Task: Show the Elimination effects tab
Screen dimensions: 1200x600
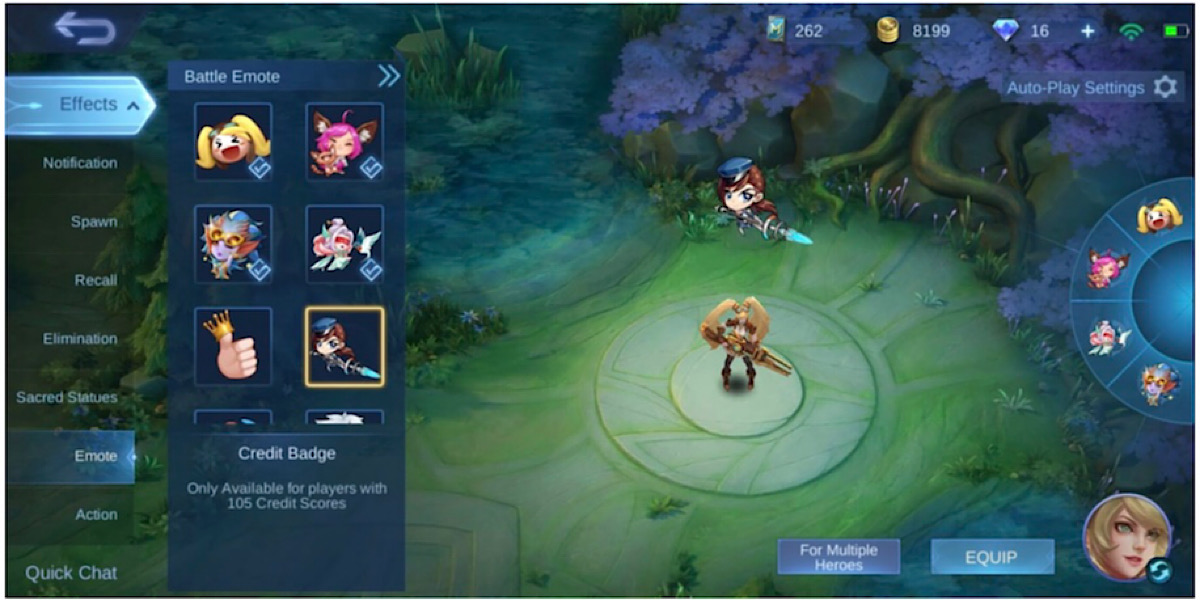Action: pyautogui.click(x=80, y=339)
